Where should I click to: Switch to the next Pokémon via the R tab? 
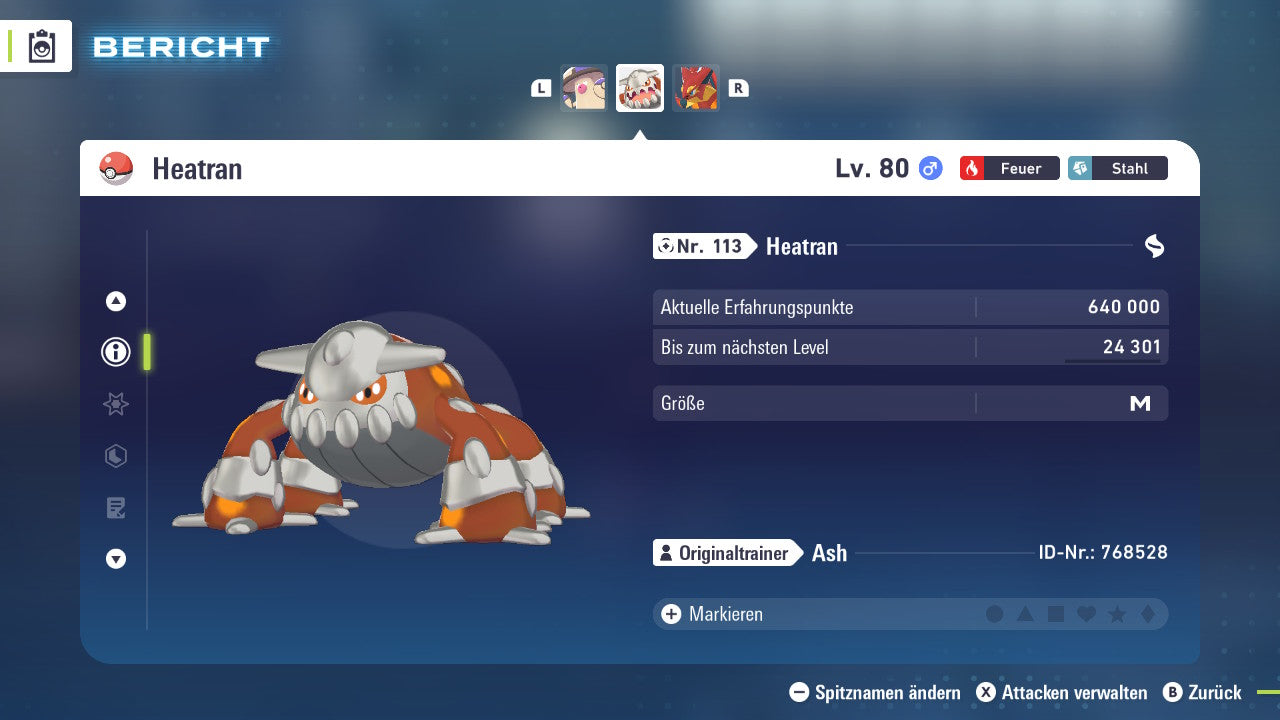738,87
